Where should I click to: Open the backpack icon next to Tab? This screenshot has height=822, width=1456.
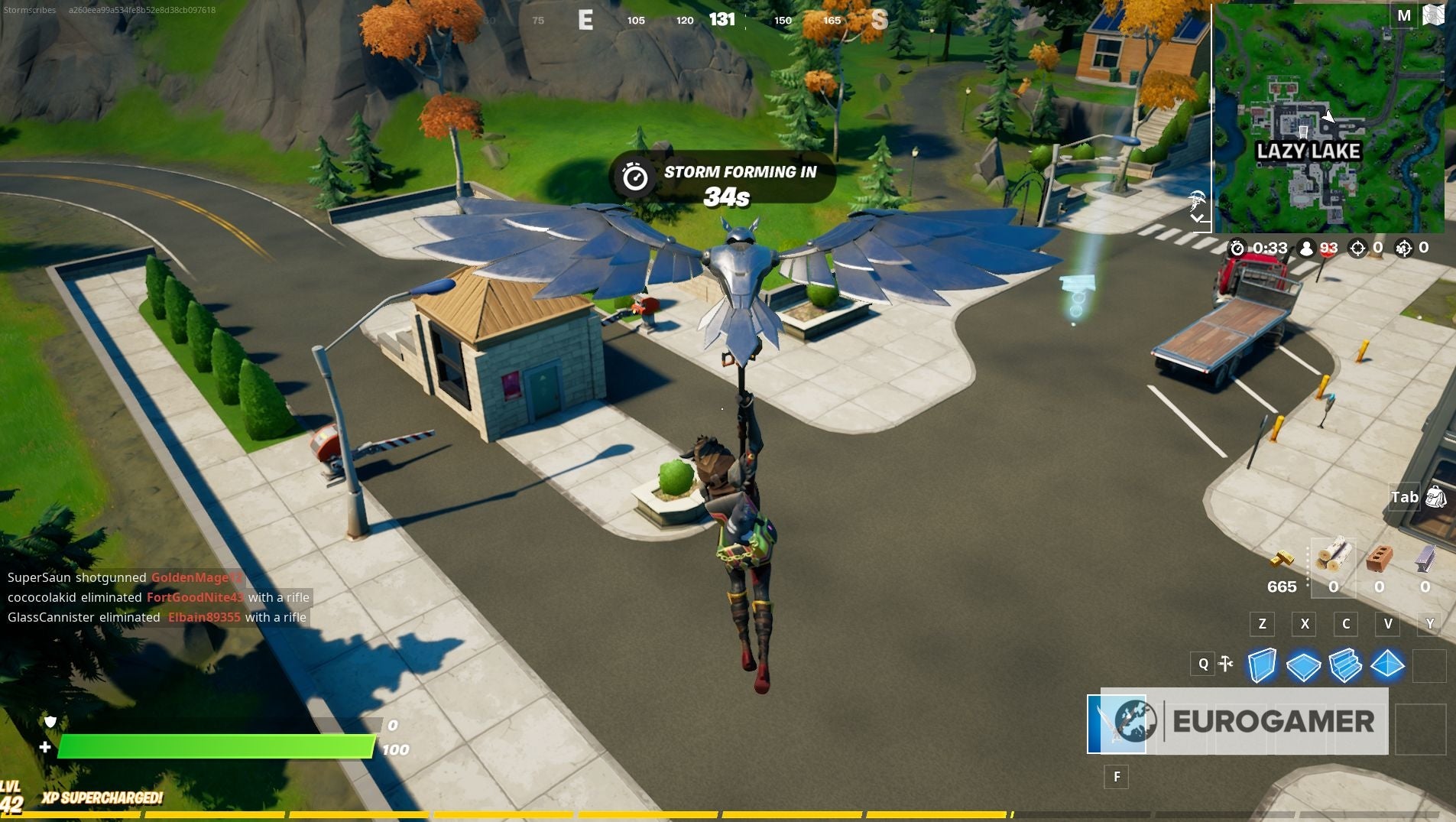[1436, 497]
